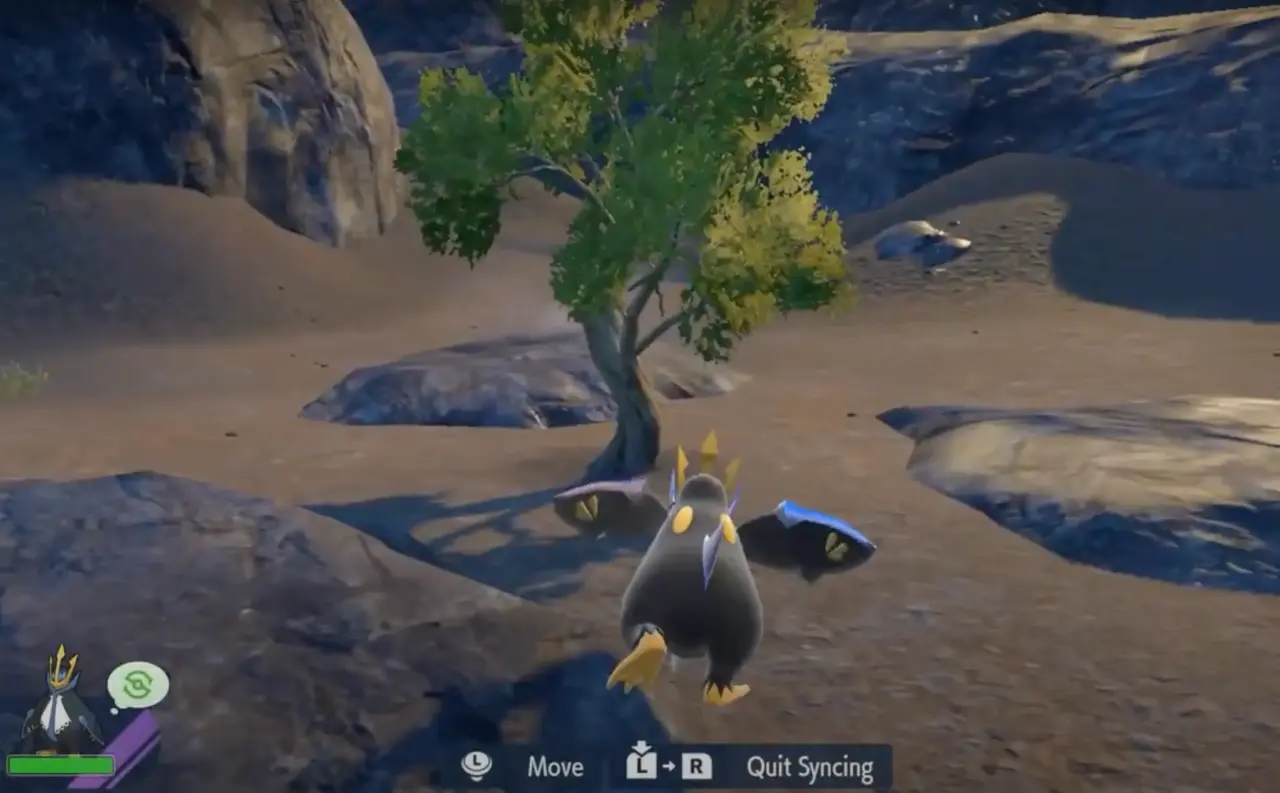Select the Empoleon party portrait

[x=60, y=700]
